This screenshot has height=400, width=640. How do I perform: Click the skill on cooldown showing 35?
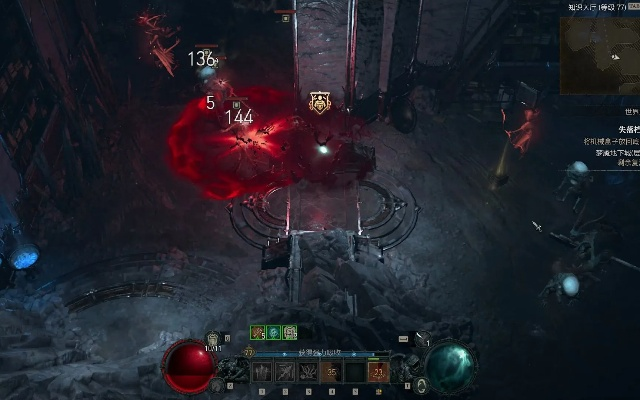point(331,372)
